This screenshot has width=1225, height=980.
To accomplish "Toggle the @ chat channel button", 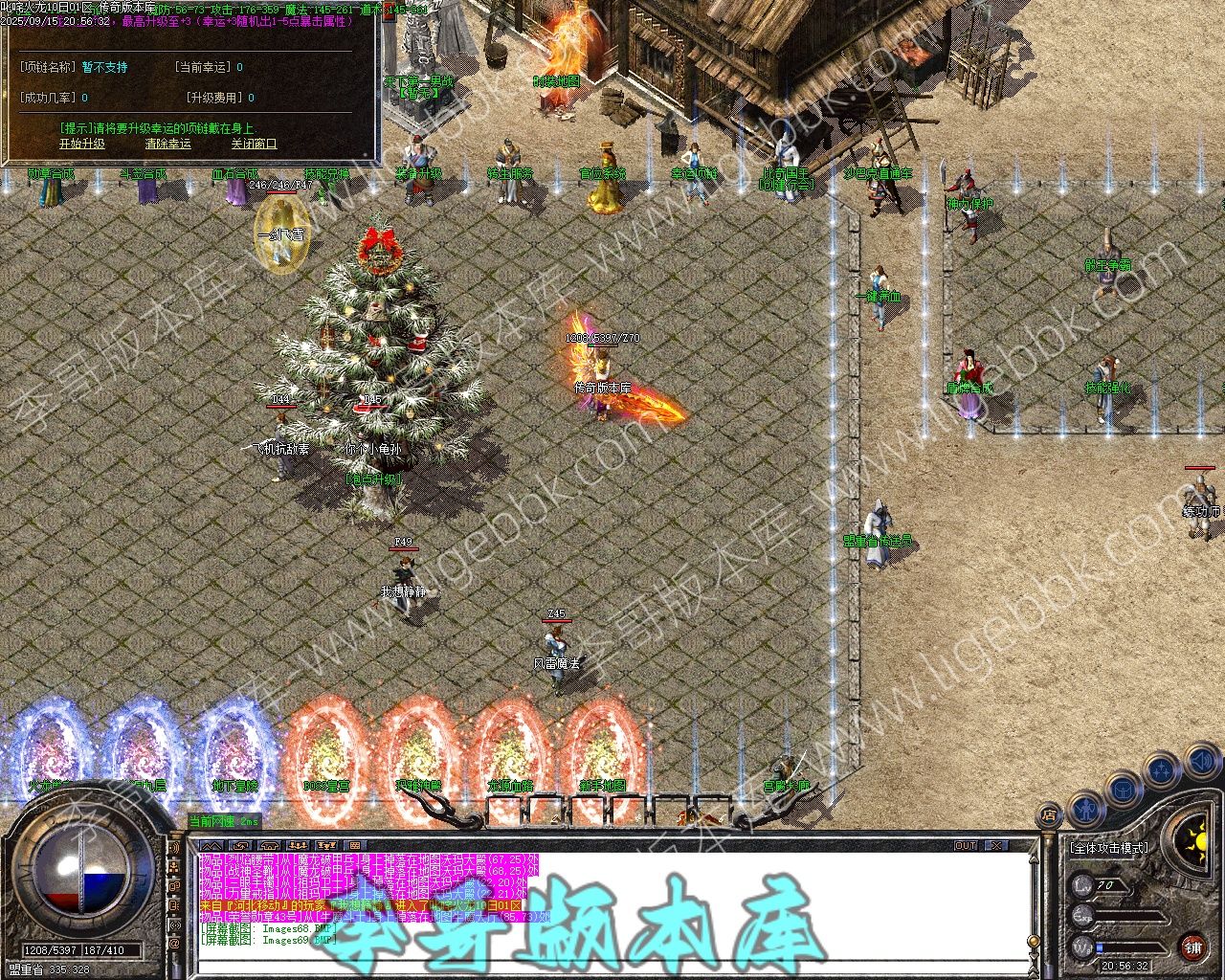I will [x=175, y=945].
